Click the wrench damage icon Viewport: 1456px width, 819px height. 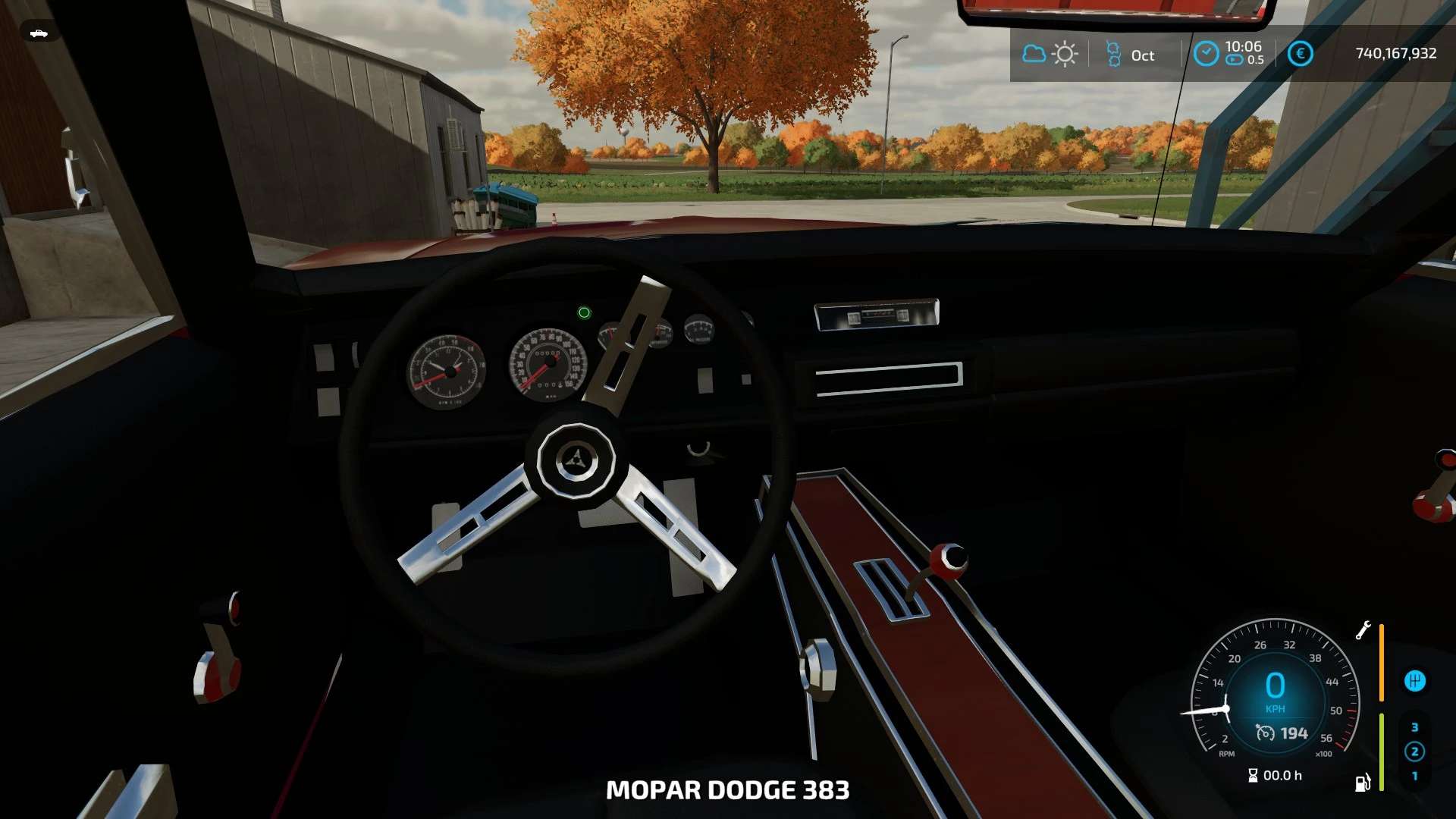pos(1363,630)
